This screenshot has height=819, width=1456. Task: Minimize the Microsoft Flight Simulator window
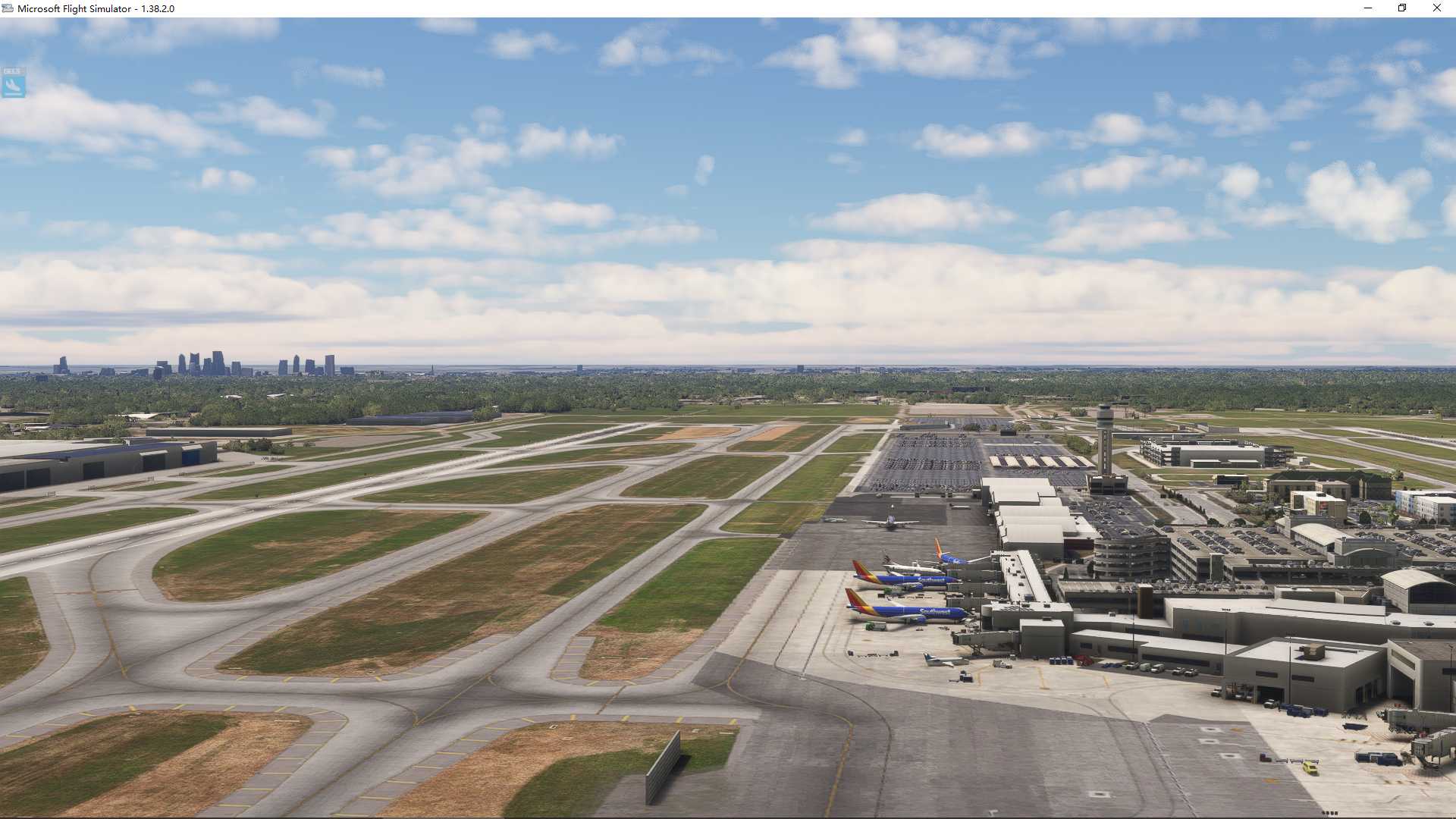tap(1368, 8)
